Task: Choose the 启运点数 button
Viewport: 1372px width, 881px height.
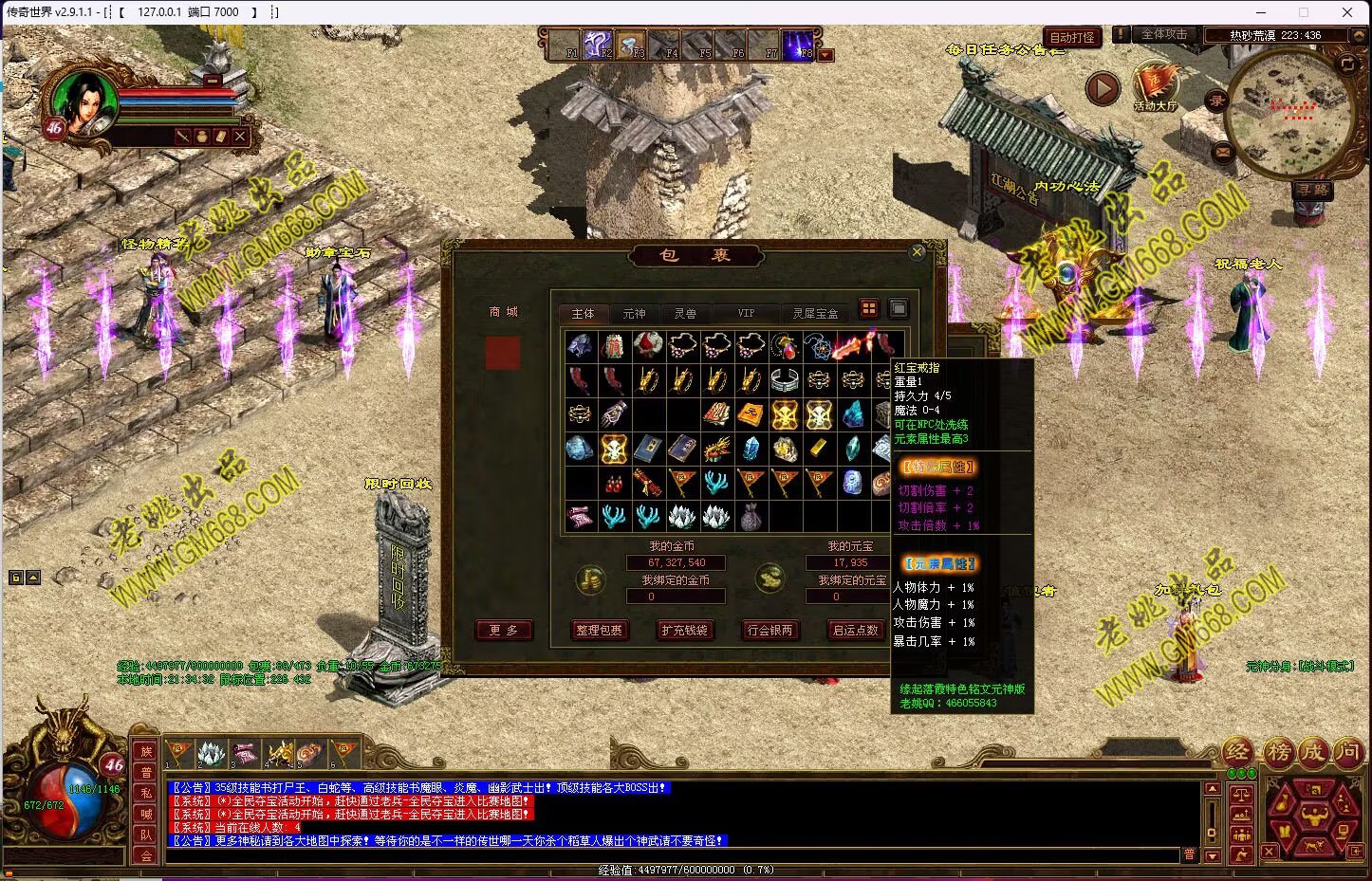Action: click(855, 630)
